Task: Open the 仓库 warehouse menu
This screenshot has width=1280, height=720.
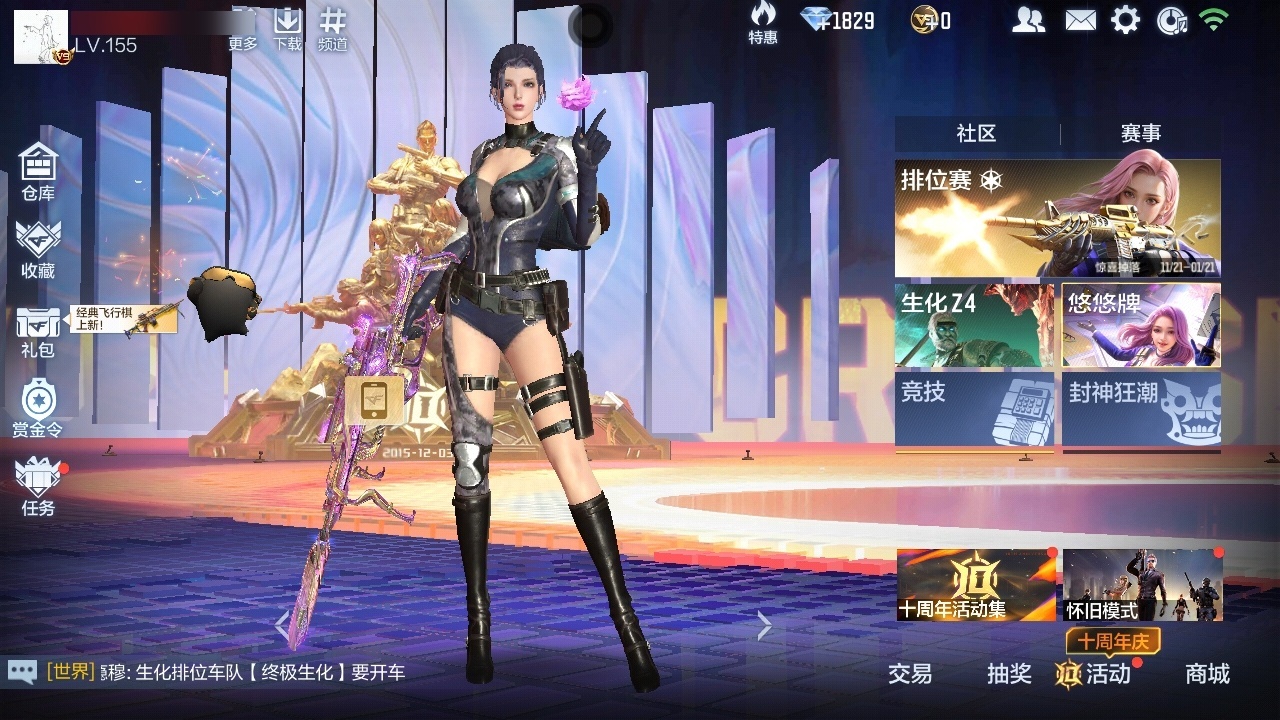Action: (38, 171)
